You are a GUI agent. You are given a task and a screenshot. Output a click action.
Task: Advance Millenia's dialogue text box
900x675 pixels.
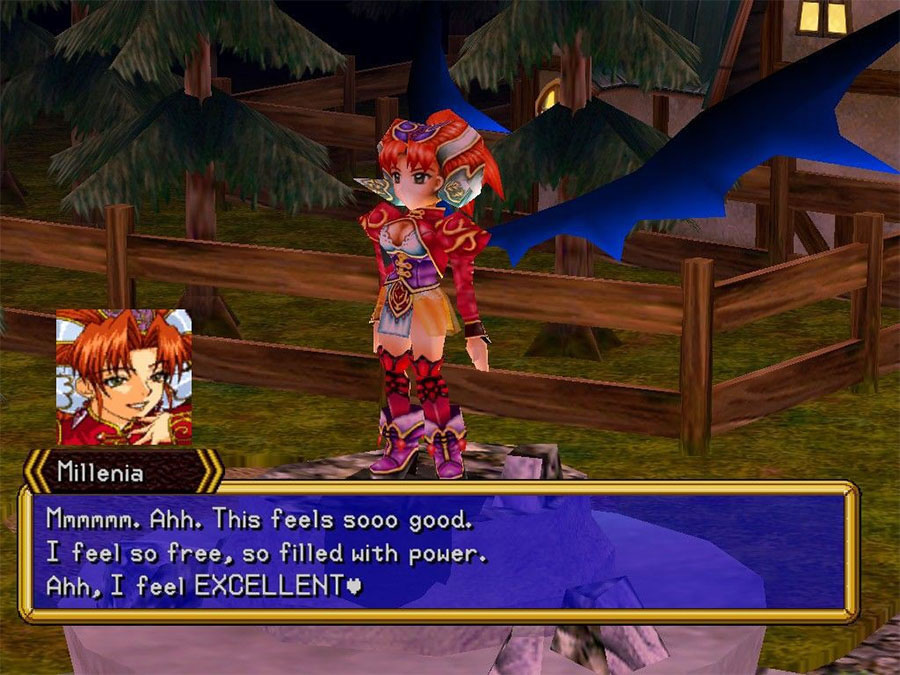coord(440,551)
